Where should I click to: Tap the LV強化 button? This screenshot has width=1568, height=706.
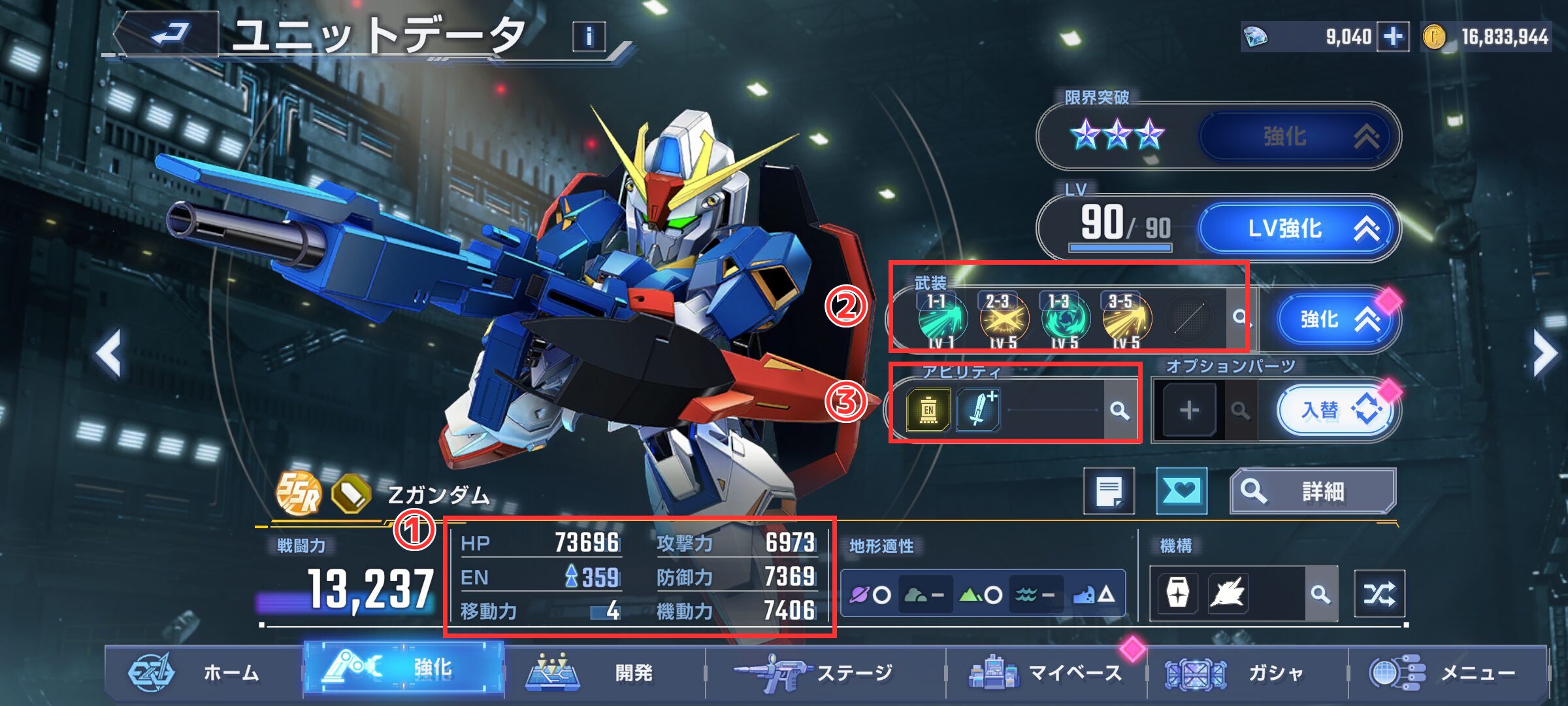pyautogui.click(x=1298, y=229)
